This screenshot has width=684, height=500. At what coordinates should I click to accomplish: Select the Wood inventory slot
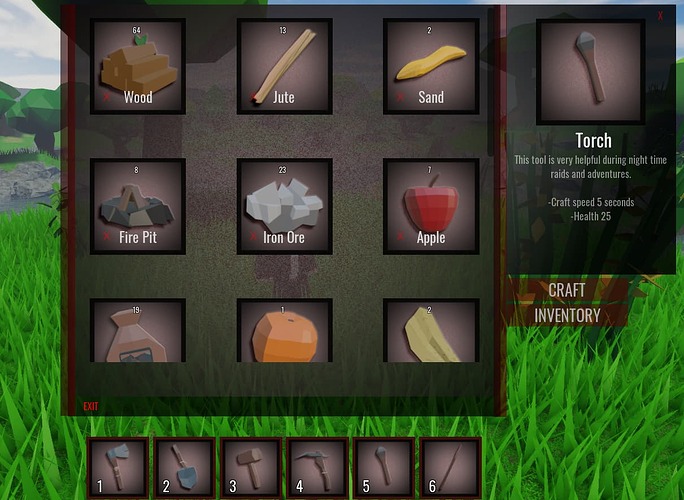(138, 66)
